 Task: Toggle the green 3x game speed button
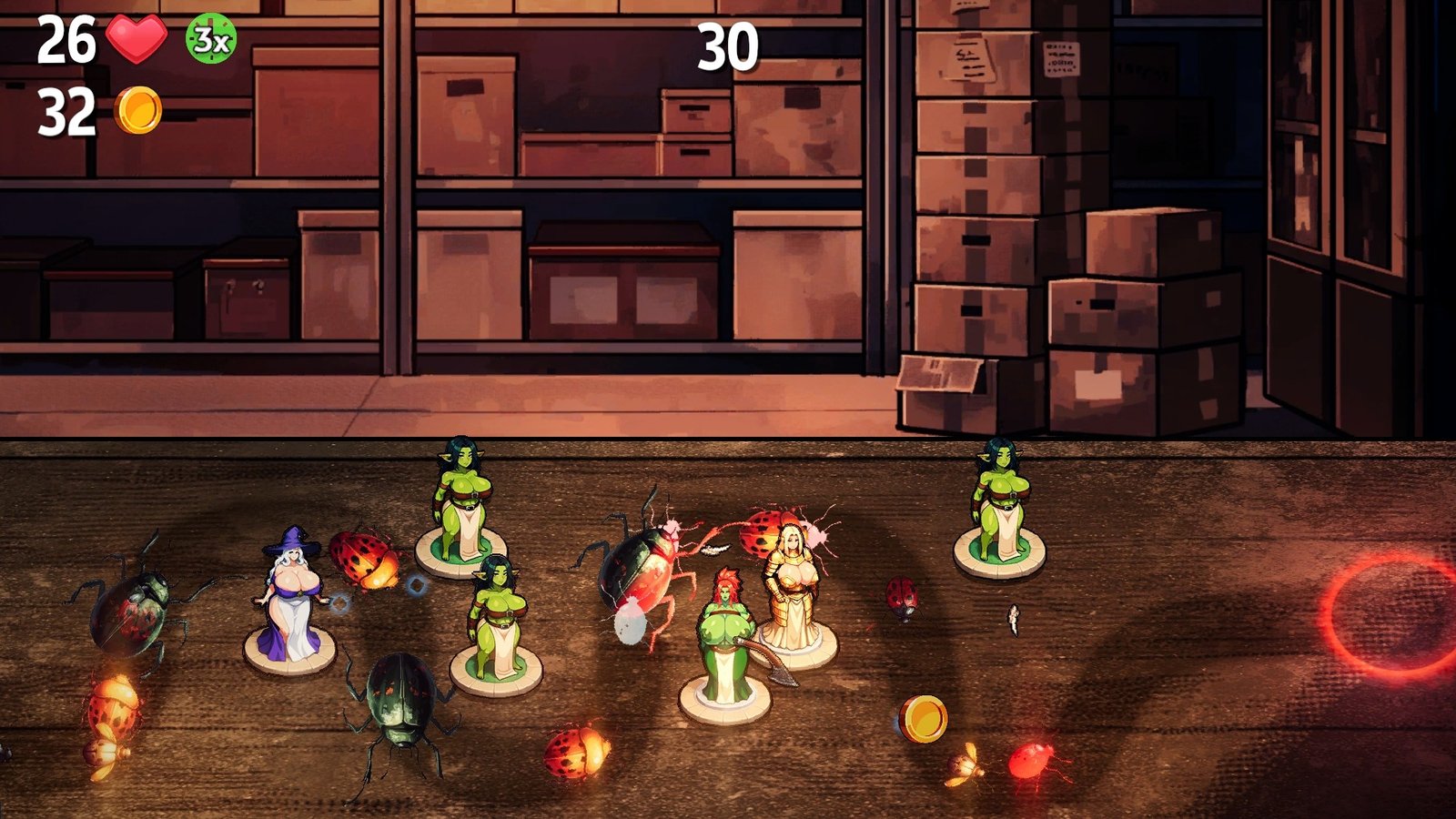(x=211, y=39)
